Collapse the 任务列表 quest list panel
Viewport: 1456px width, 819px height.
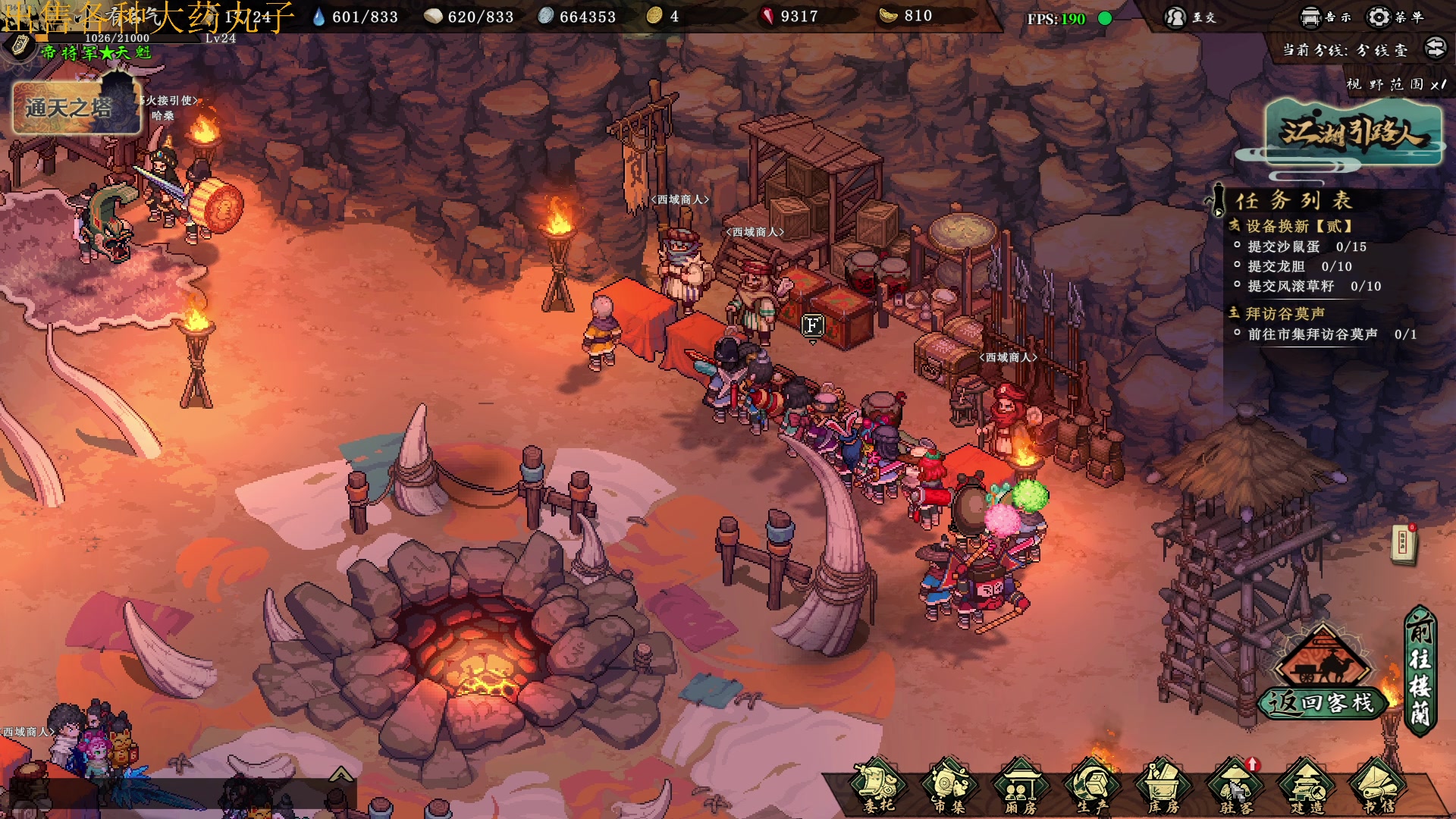1218,201
